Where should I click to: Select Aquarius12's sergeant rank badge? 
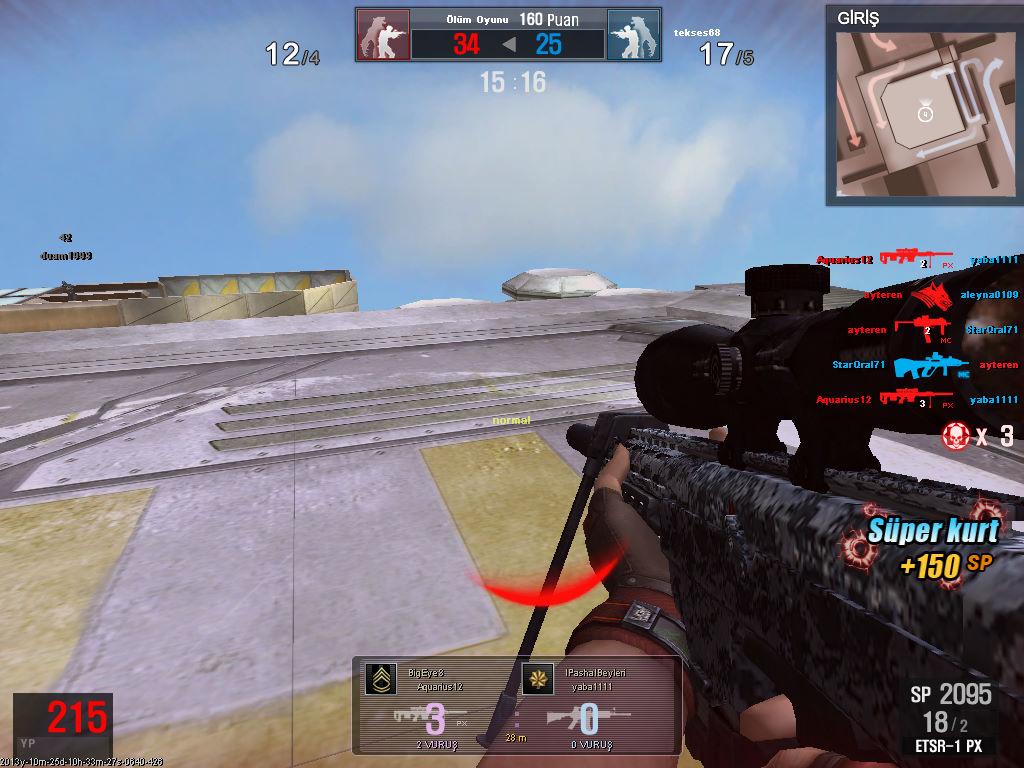(380, 679)
